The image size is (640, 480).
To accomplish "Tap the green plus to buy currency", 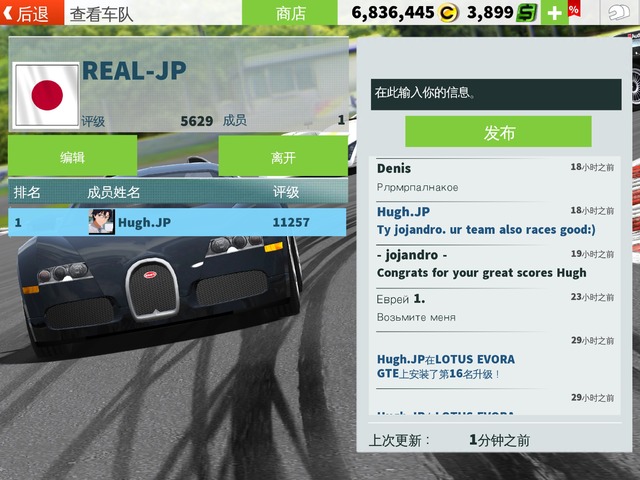I will tap(555, 13).
